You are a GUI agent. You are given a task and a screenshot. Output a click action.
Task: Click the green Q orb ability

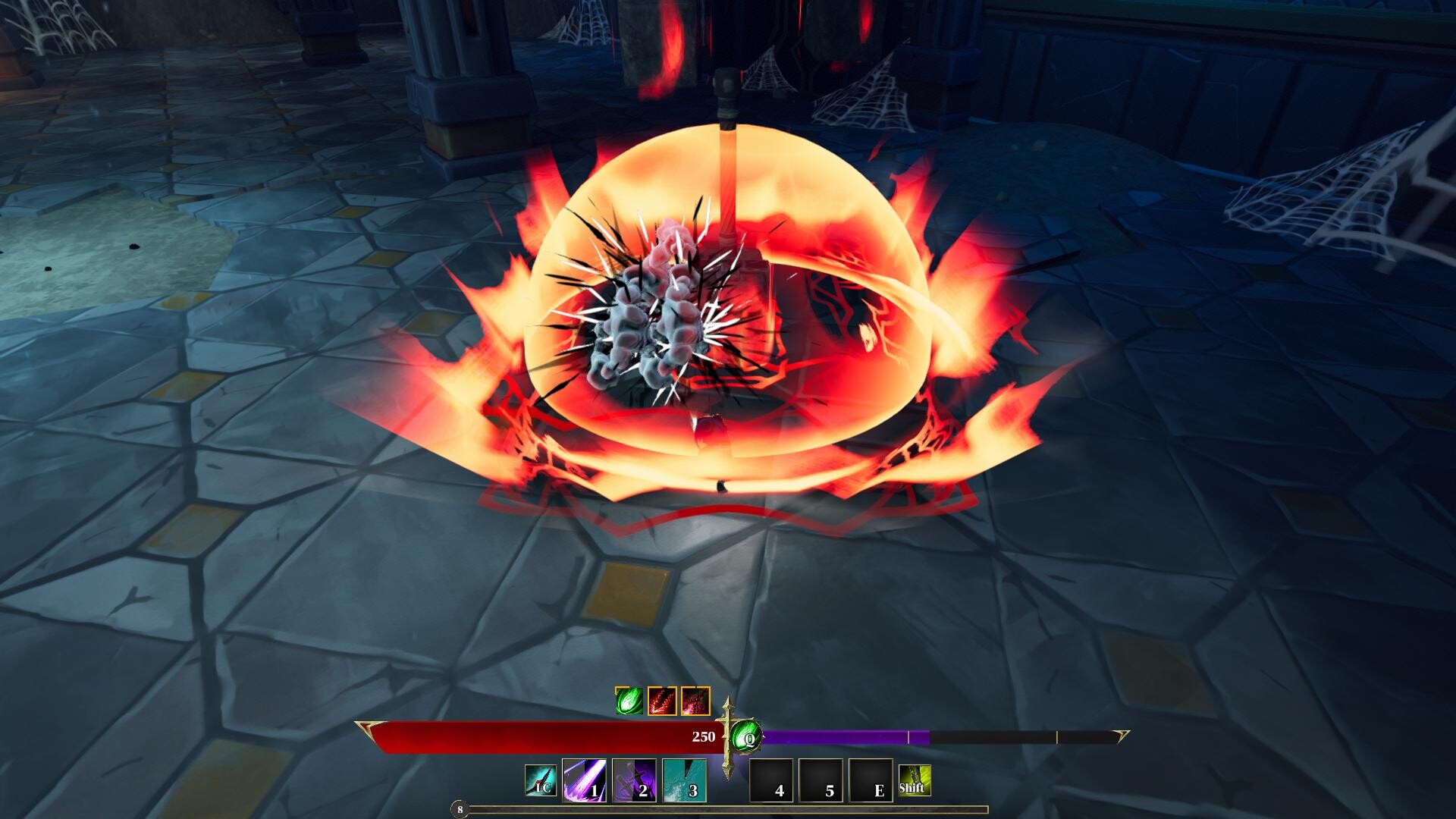click(x=747, y=736)
